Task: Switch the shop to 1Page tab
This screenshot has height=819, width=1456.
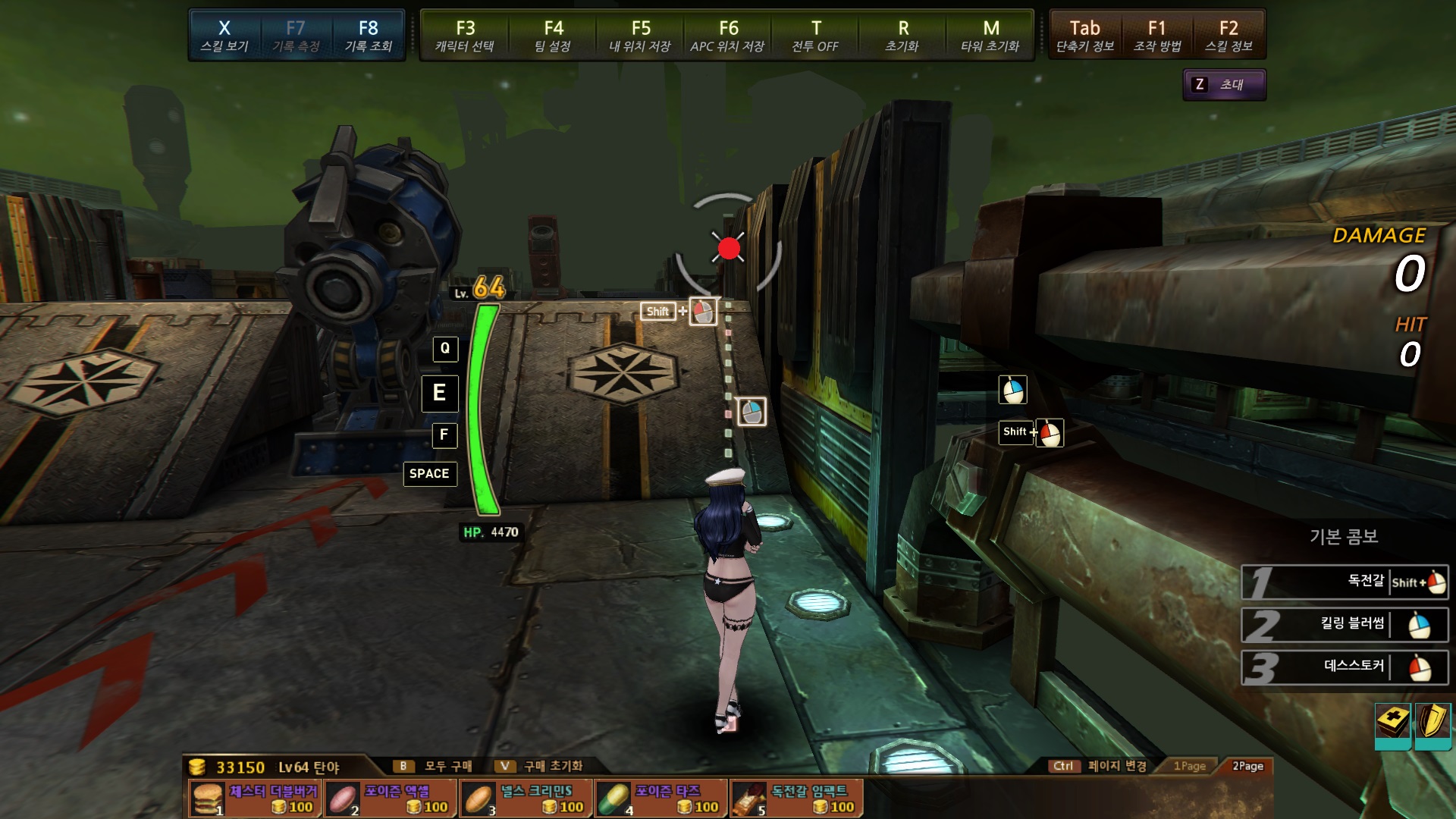Action: (x=1189, y=766)
